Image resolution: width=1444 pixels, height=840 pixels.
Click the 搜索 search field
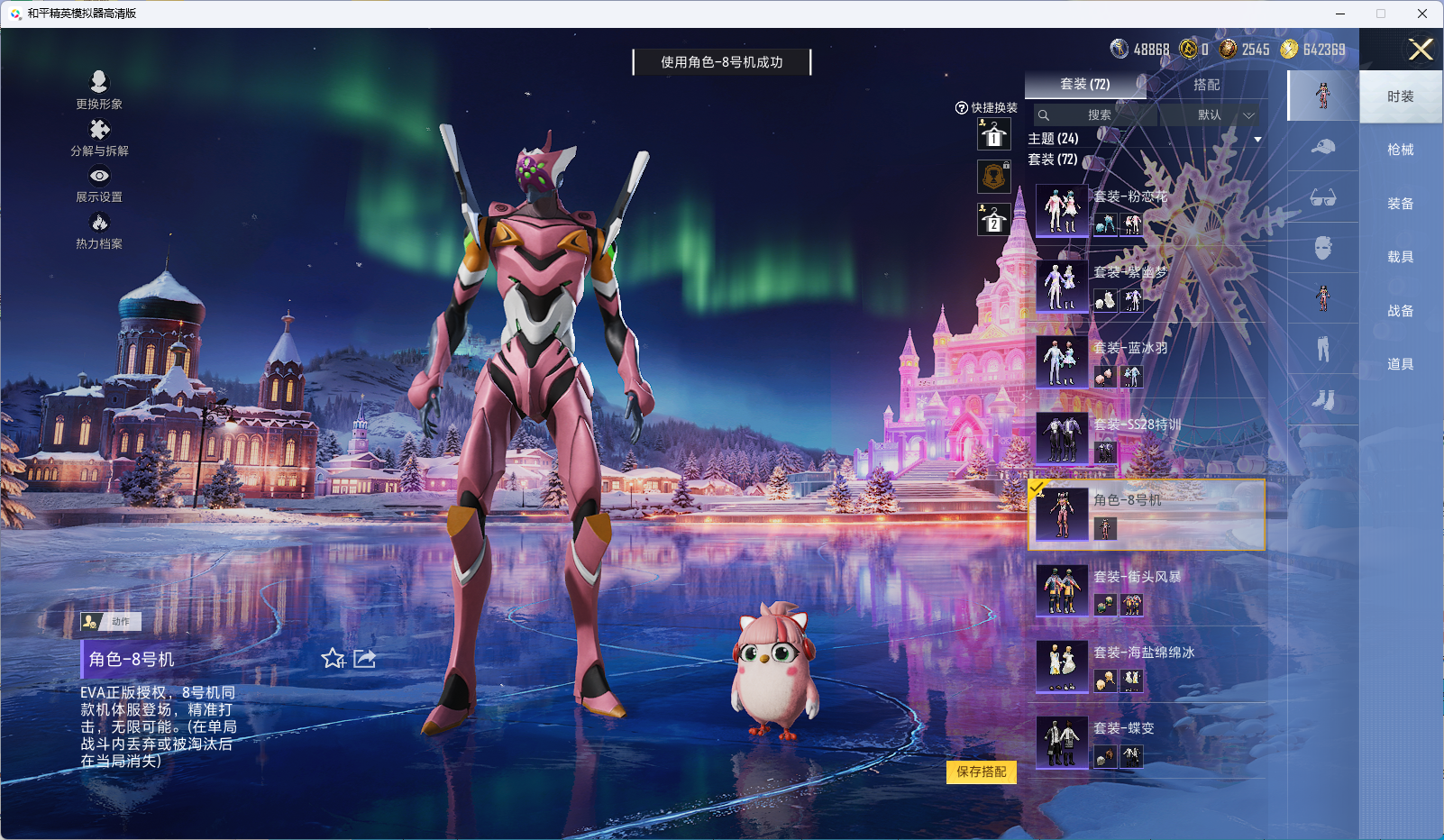1096,115
